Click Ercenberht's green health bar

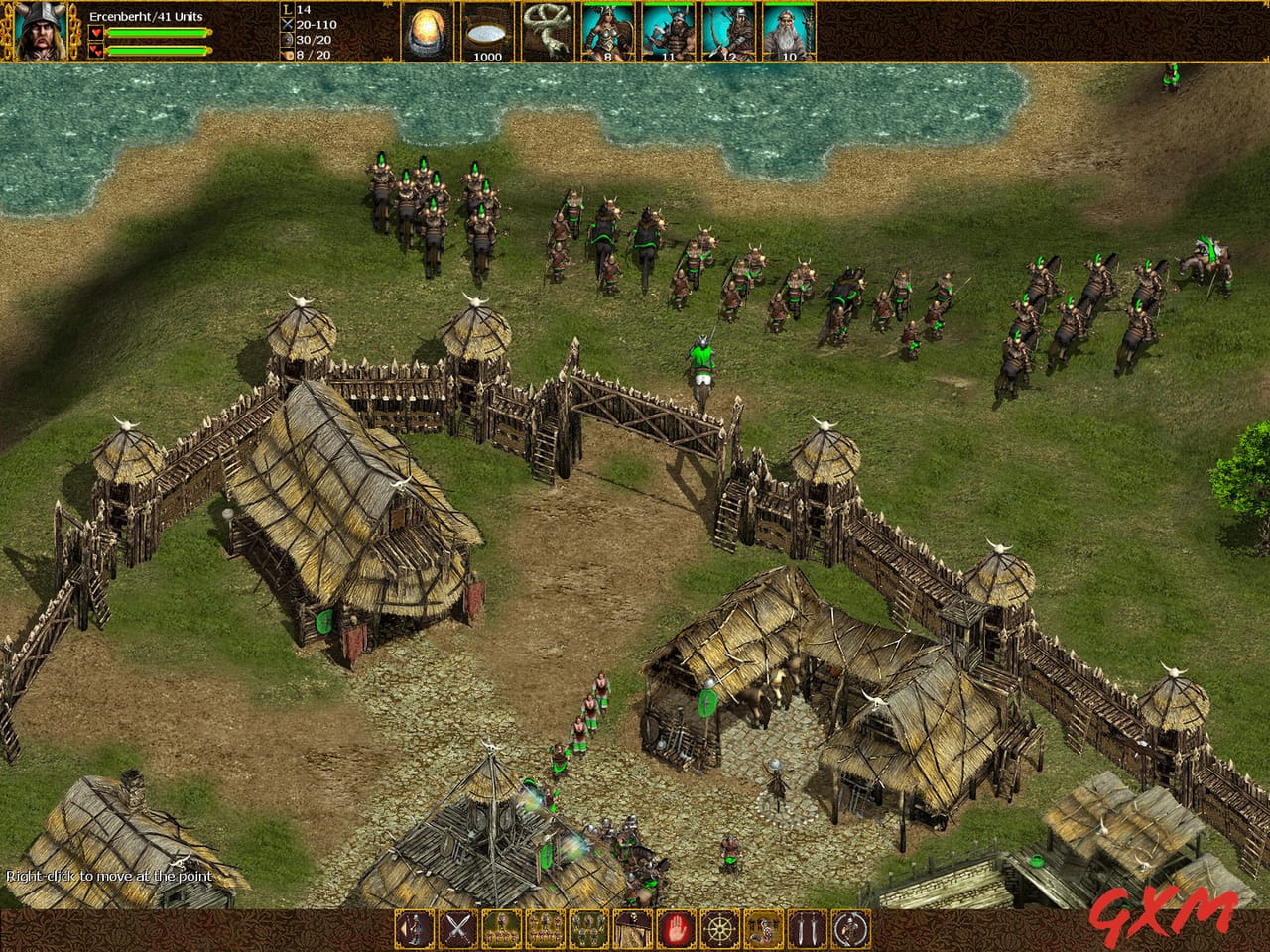pyautogui.click(x=159, y=31)
